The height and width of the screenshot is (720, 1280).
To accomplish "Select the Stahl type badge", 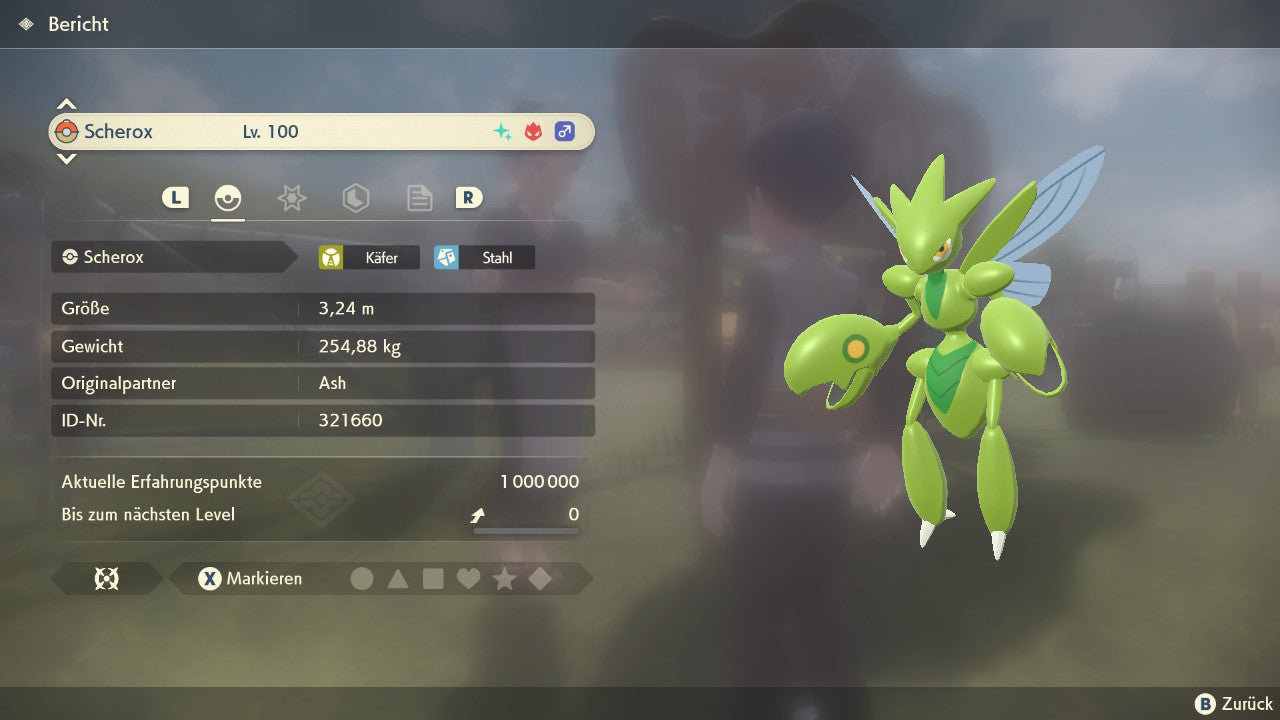I will point(484,257).
